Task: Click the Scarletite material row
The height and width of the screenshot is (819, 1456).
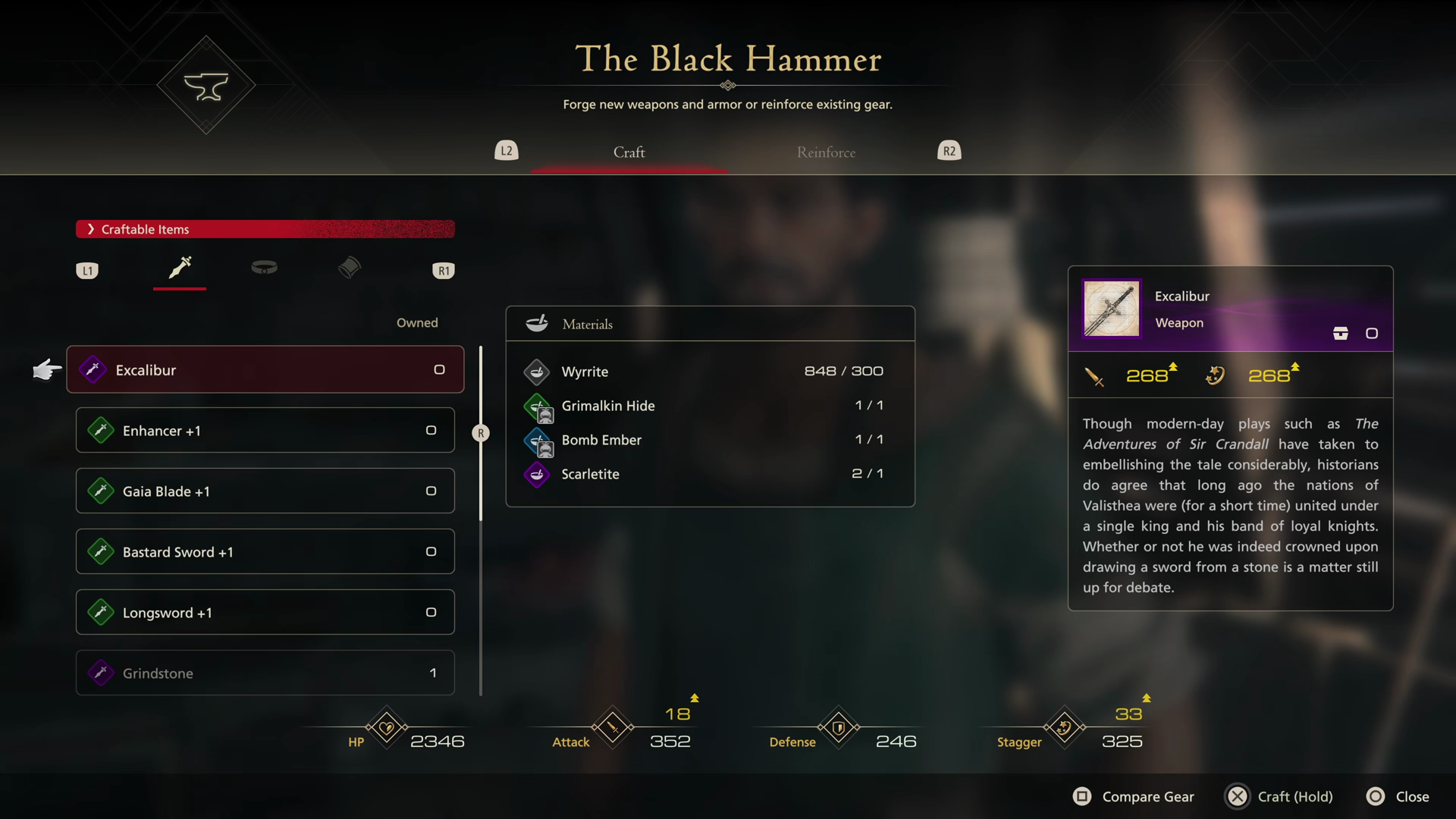Action: [710, 474]
